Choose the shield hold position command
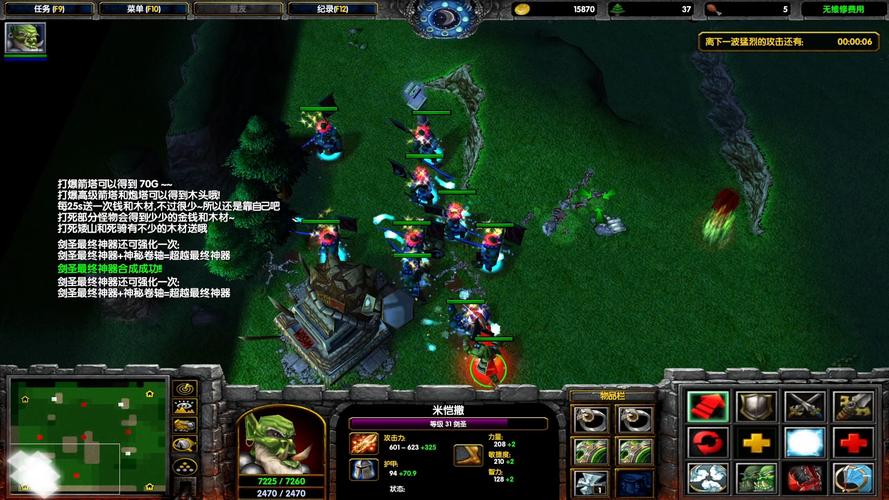This screenshot has height=500, width=889. coord(754,405)
